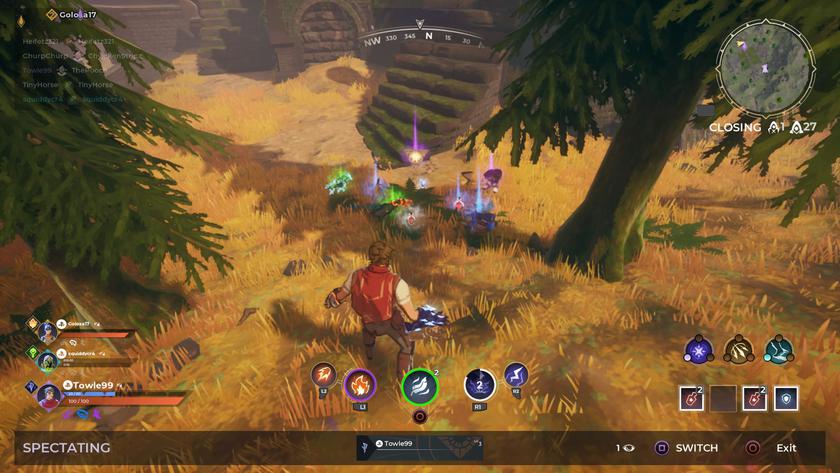Click the Towle99 spectated player banner
The height and width of the screenshot is (473, 840).
tap(420, 444)
